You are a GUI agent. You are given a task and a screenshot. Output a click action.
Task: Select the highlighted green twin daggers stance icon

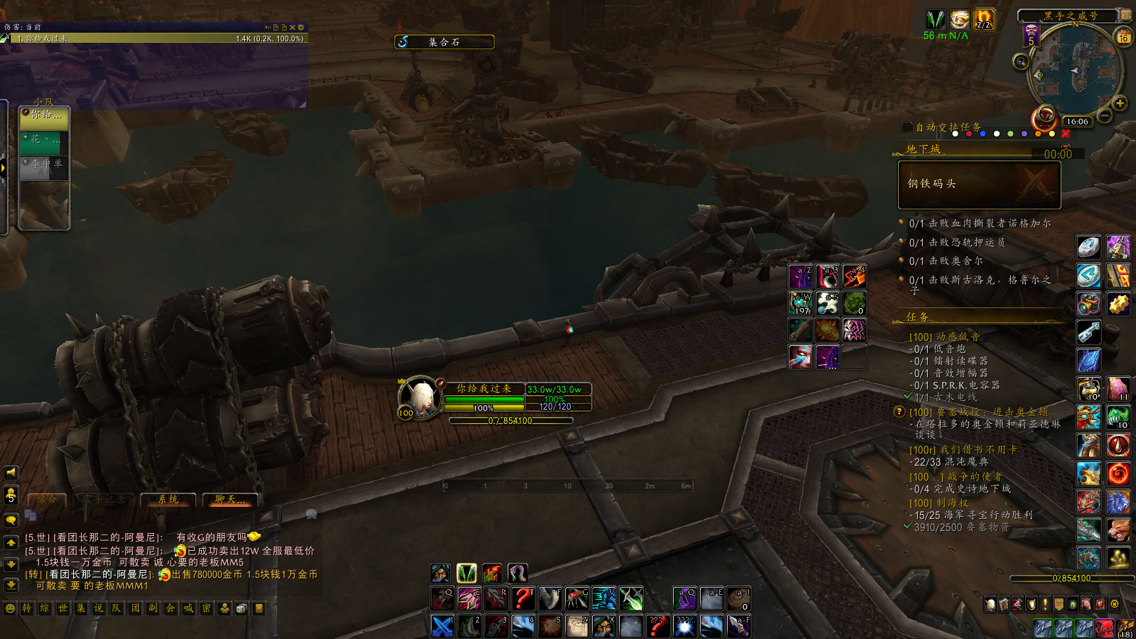[466, 573]
